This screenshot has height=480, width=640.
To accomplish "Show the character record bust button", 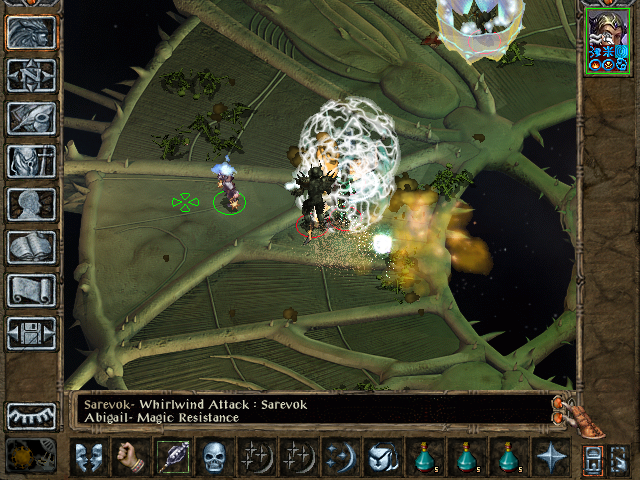I will tap(31, 204).
